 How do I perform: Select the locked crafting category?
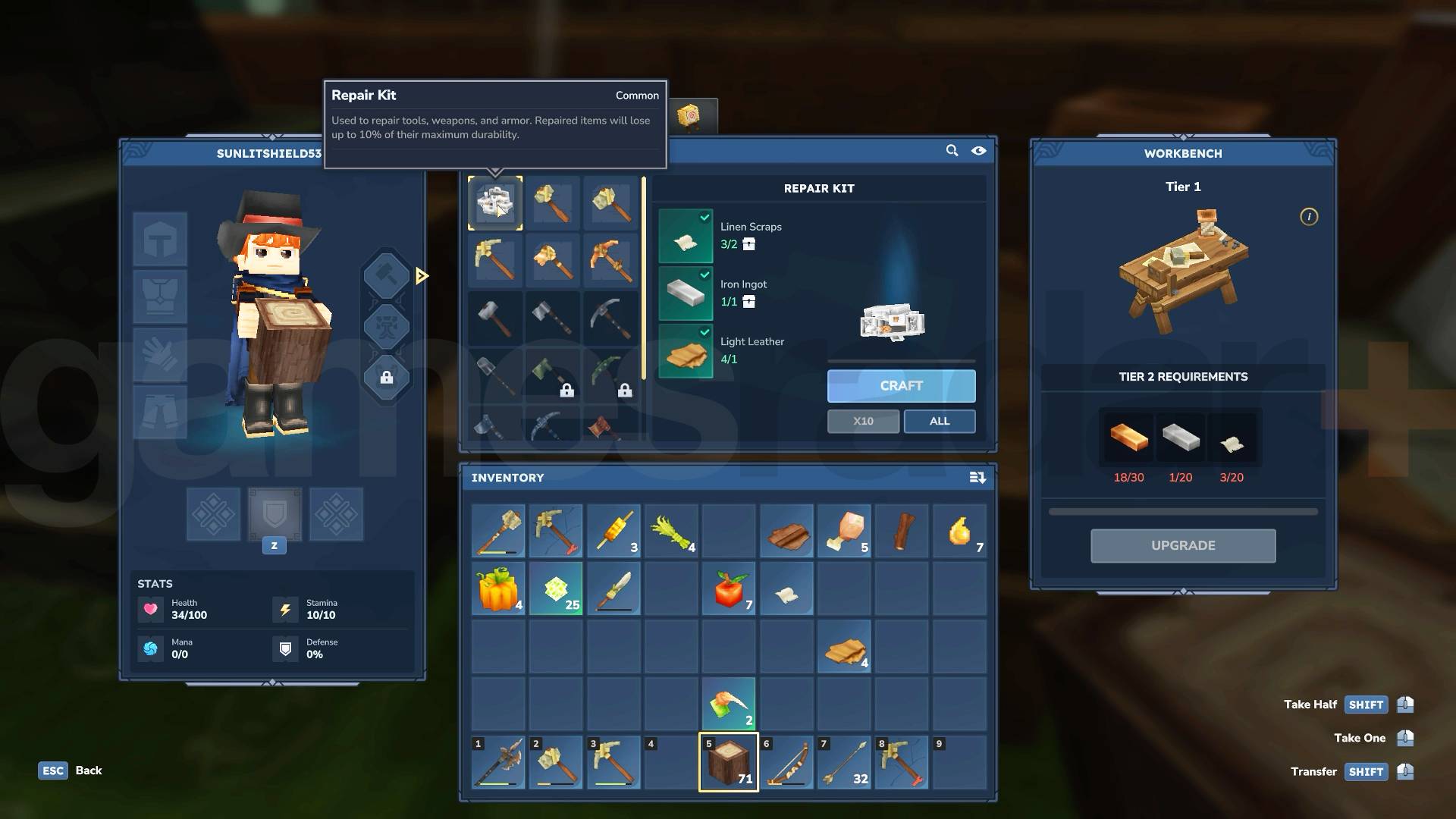[387, 378]
